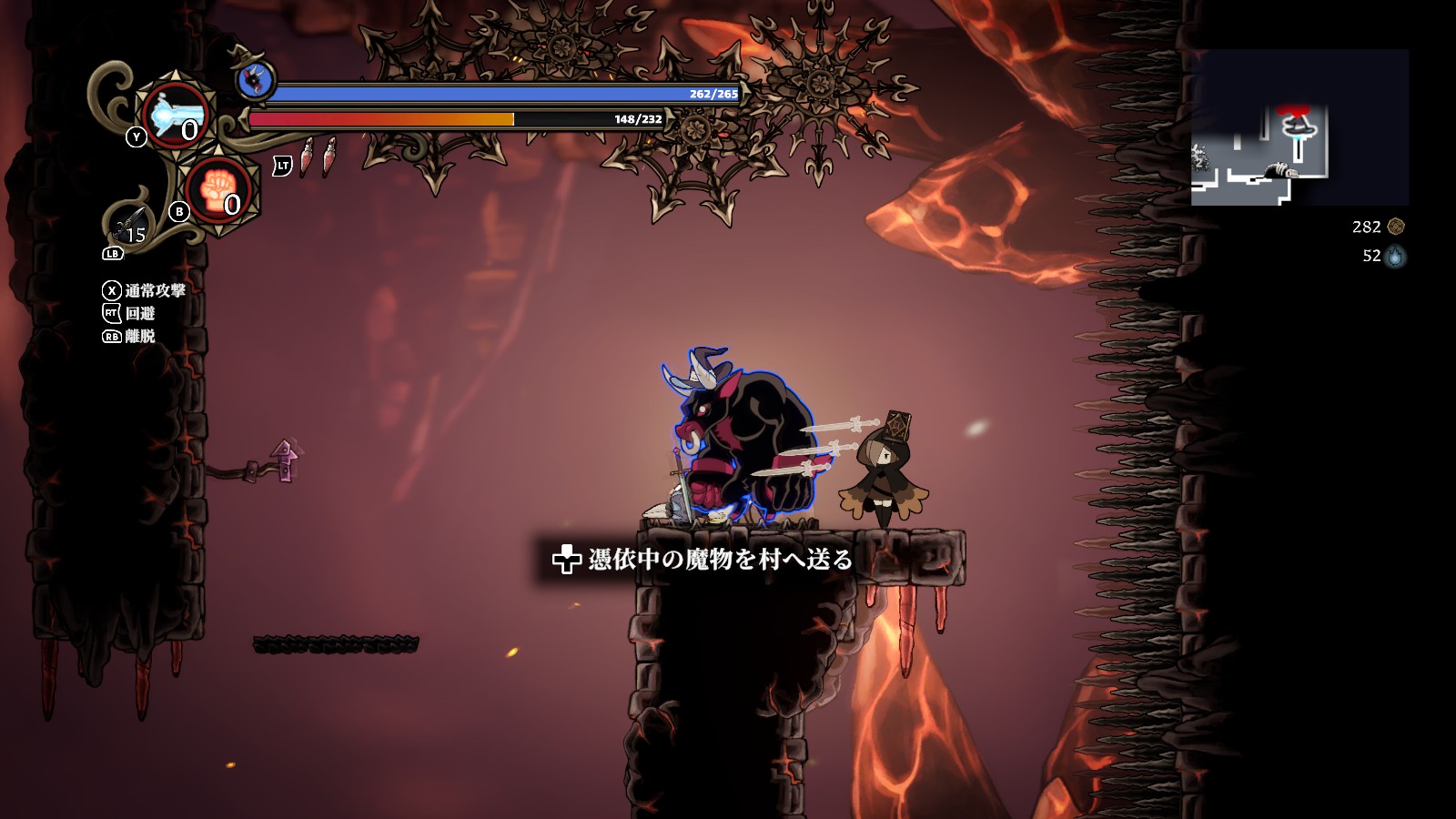
Task: Click the brown coin currency icon
Action: coord(1396,227)
